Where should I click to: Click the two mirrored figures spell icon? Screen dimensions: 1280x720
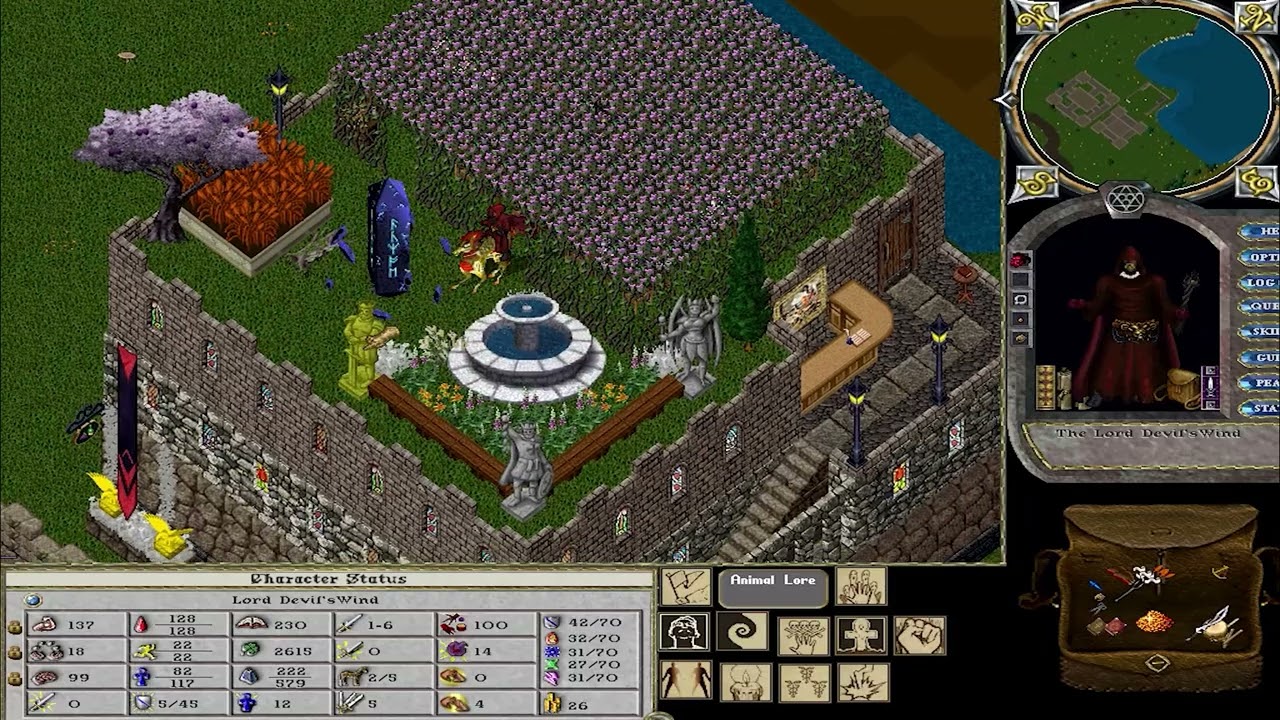(x=686, y=680)
